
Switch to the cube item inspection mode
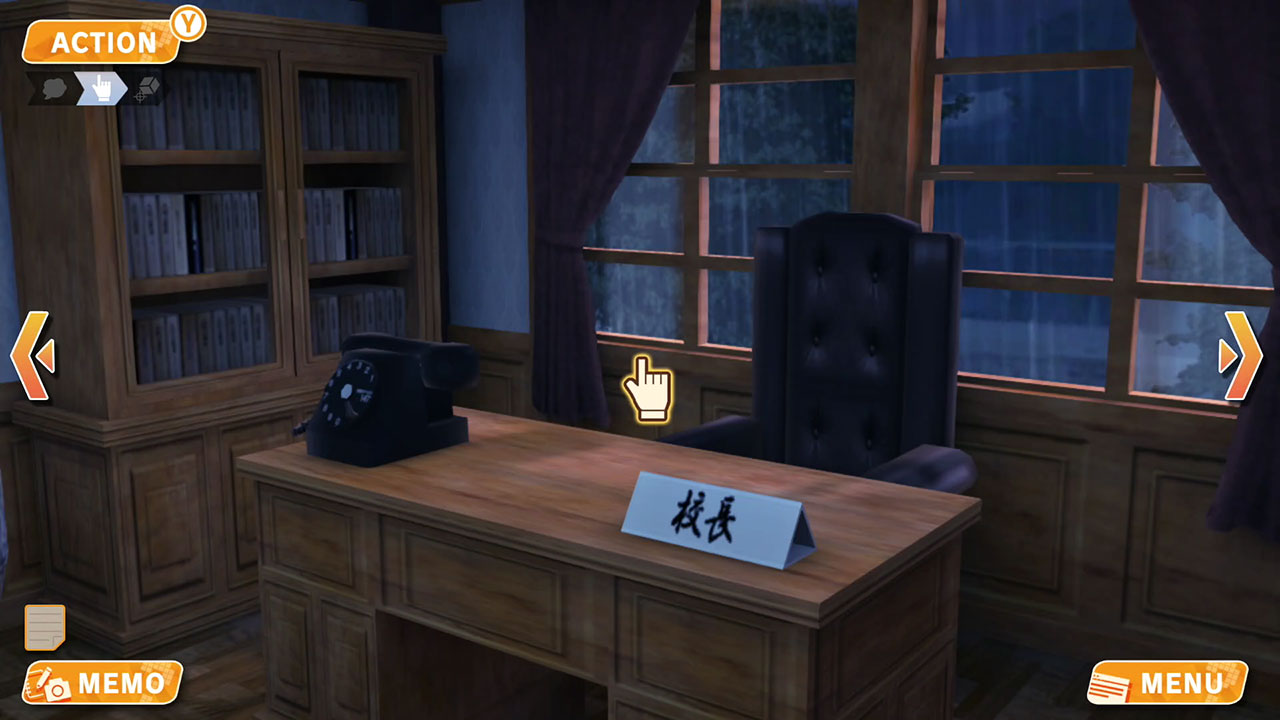(x=145, y=88)
